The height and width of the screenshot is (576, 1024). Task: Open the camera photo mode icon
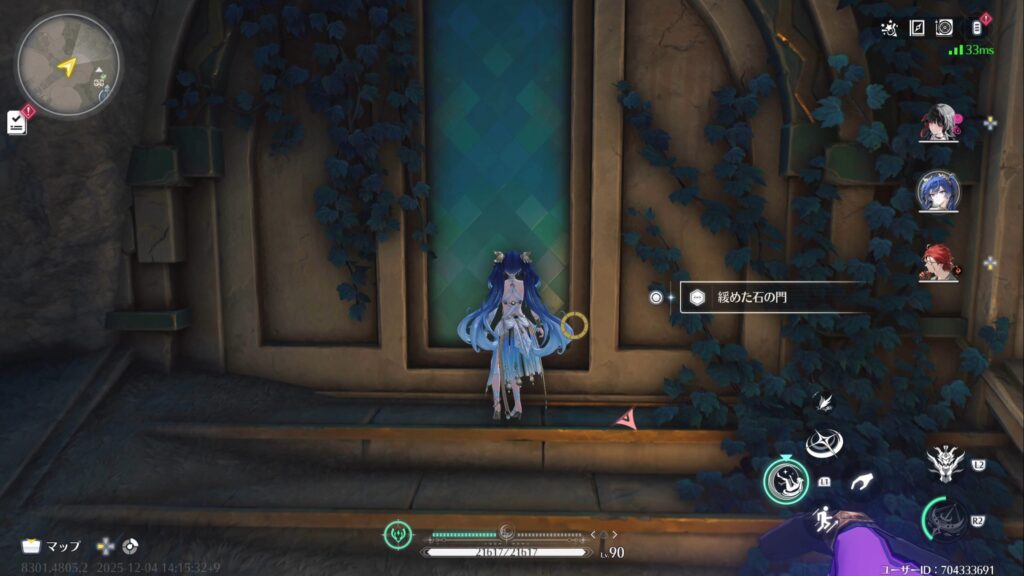[x=944, y=28]
